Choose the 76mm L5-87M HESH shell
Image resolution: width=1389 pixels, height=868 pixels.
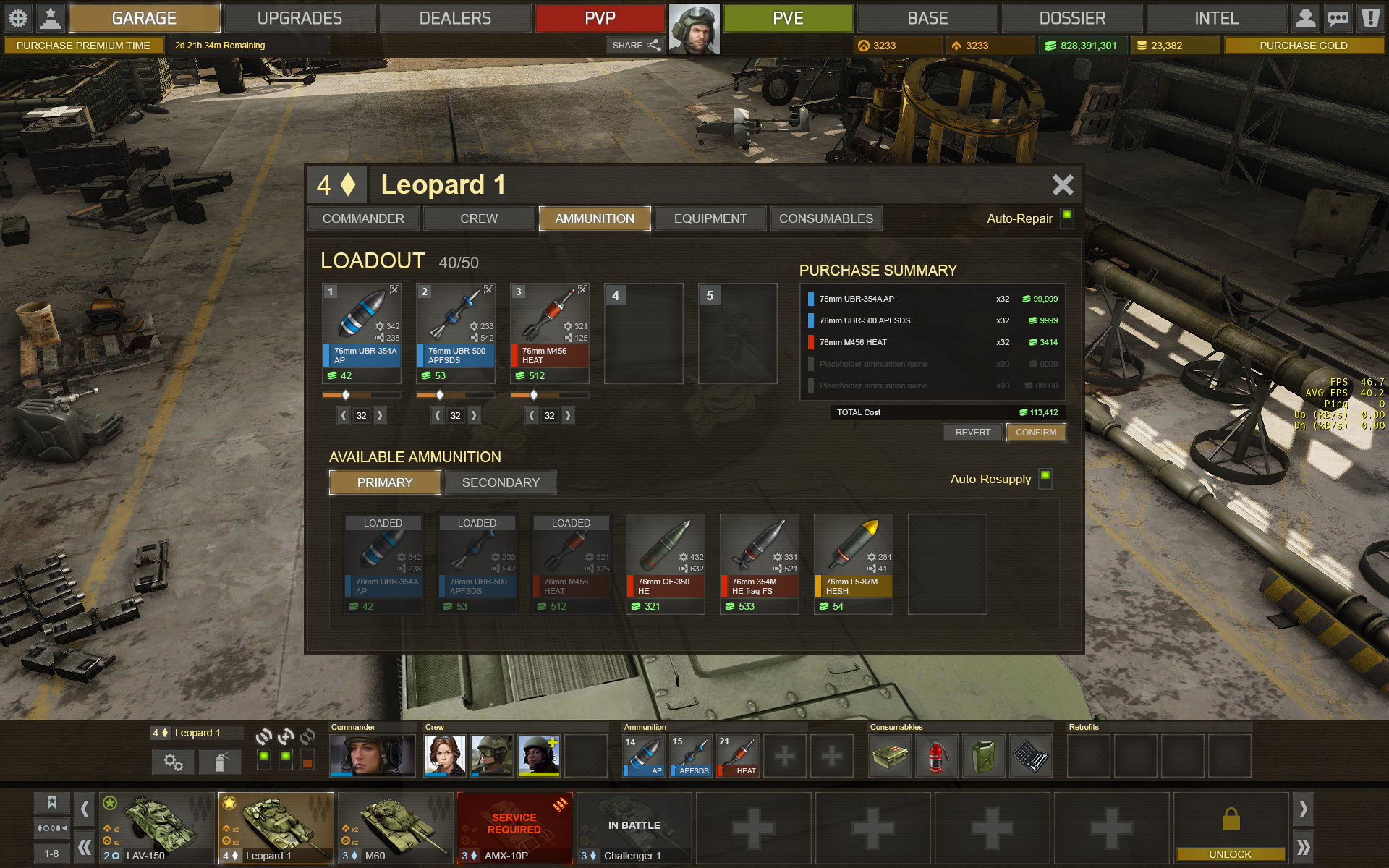tap(853, 563)
